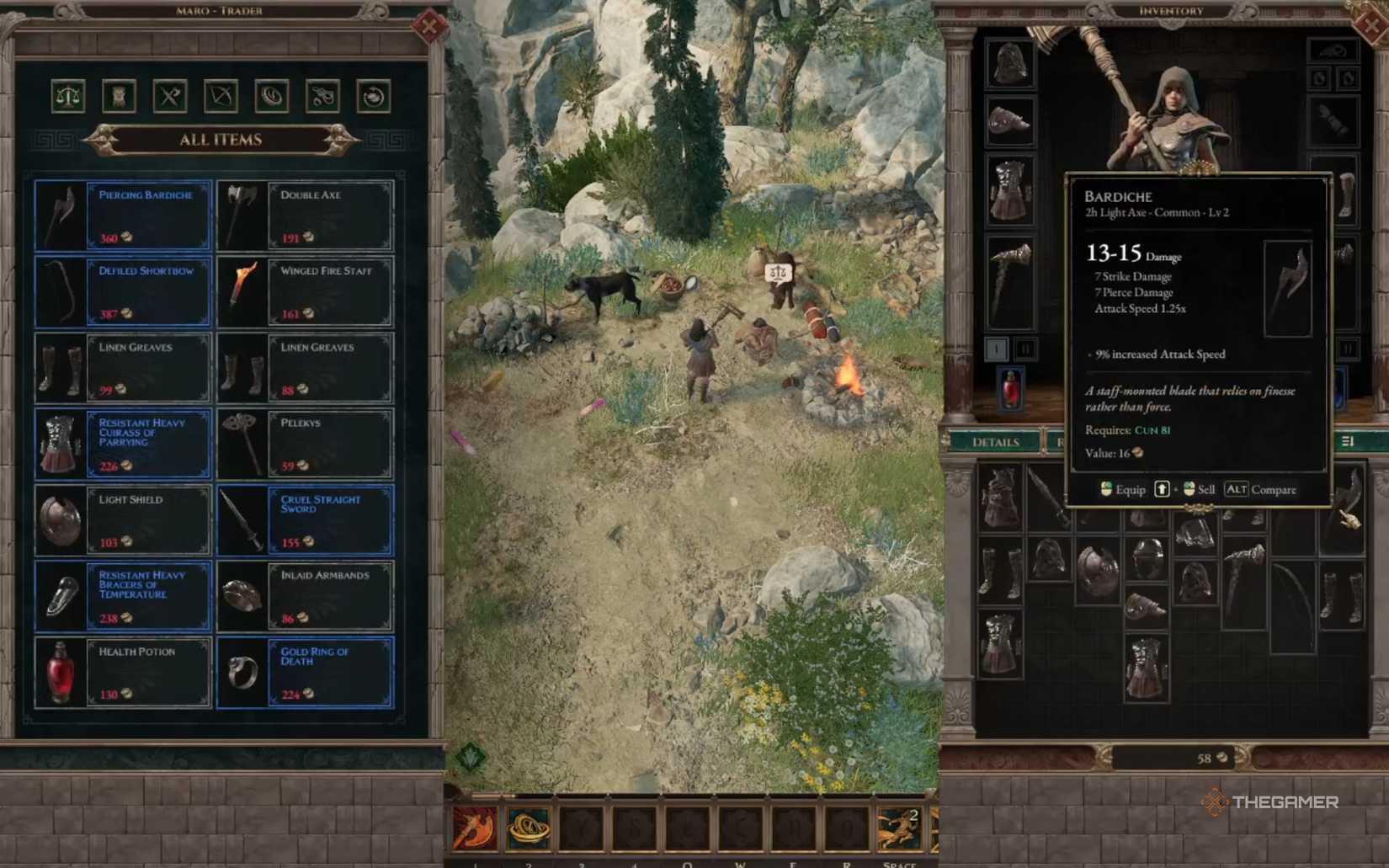Select the jewelry pair filter icon

point(322,96)
